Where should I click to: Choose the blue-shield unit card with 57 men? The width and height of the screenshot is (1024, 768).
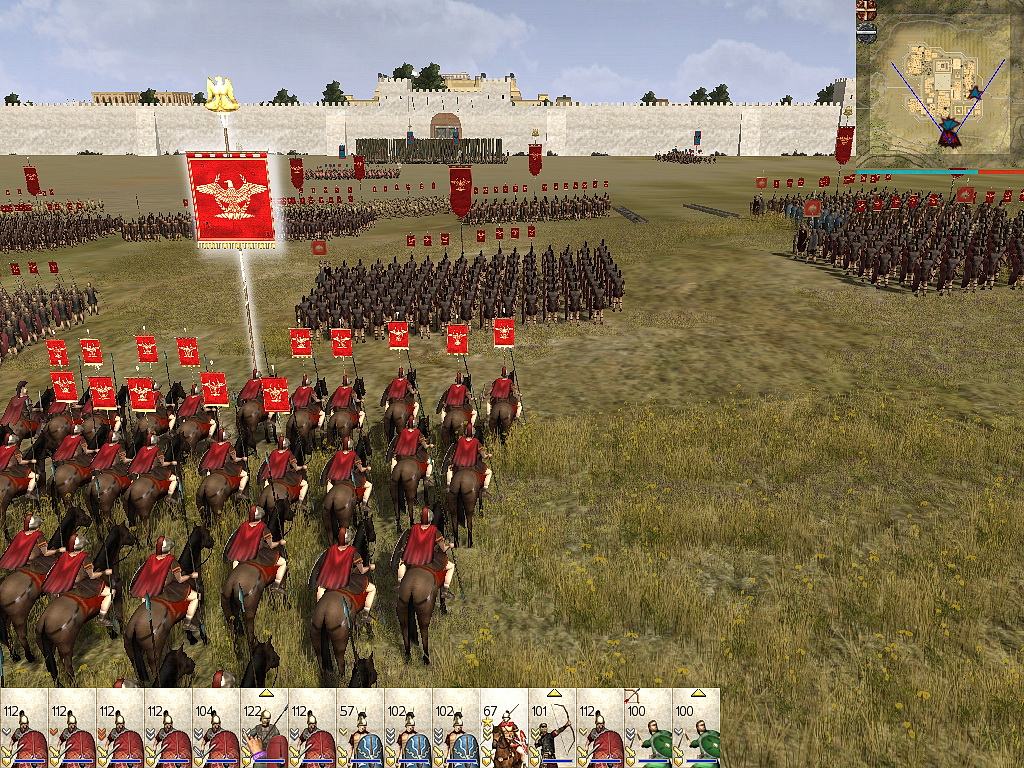click(x=360, y=729)
